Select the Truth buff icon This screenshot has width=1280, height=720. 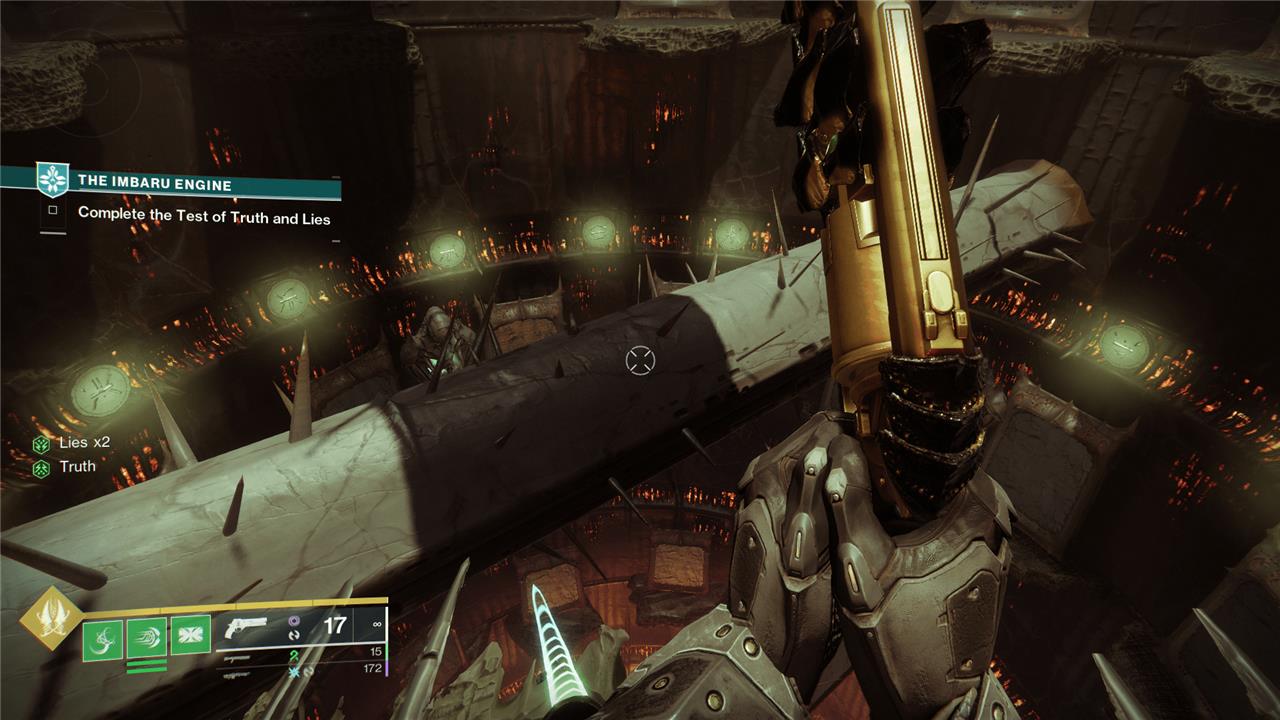pyautogui.click(x=41, y=467)
